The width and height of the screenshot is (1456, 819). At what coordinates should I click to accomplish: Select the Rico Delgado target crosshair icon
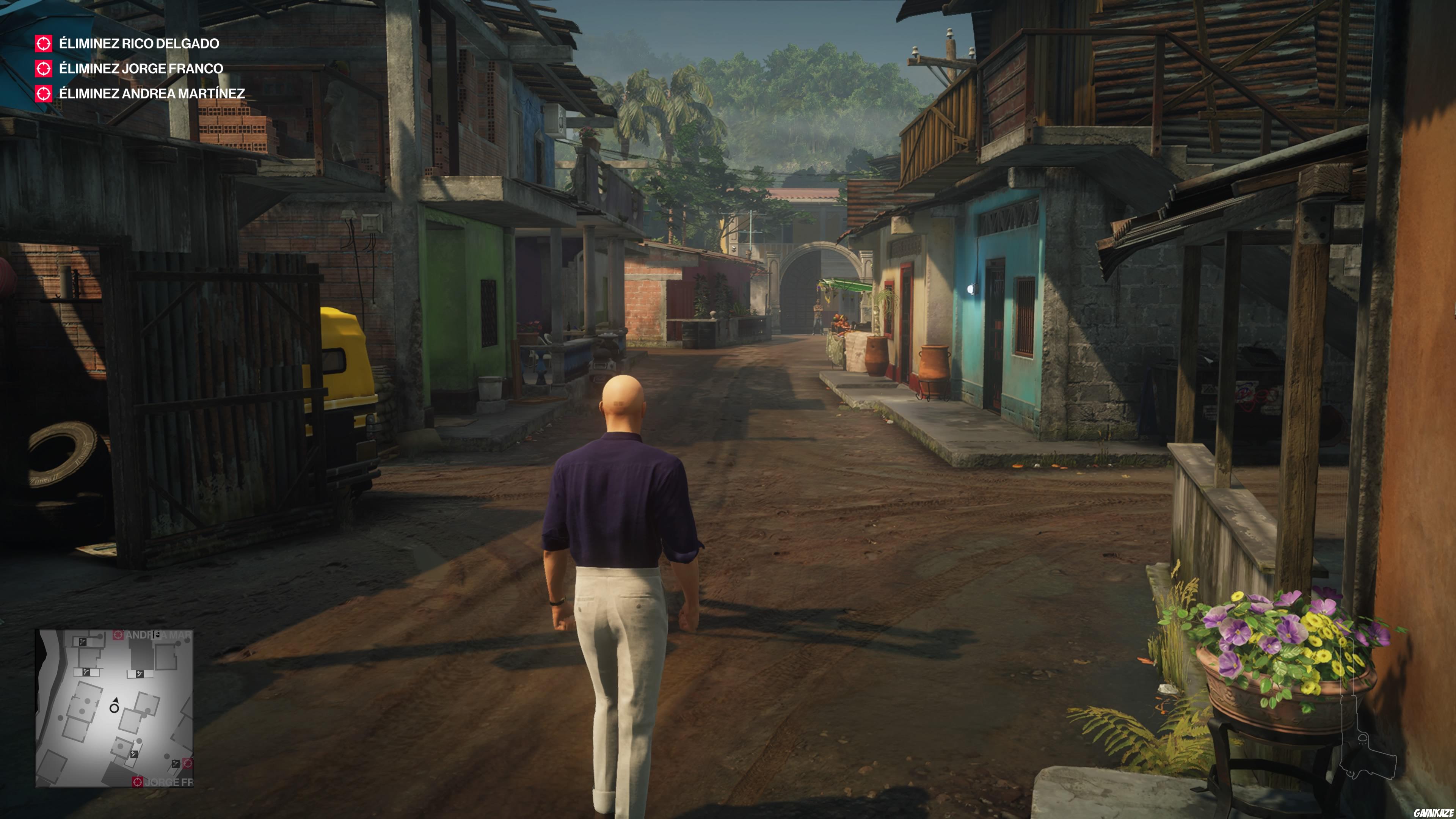(45, 43)
